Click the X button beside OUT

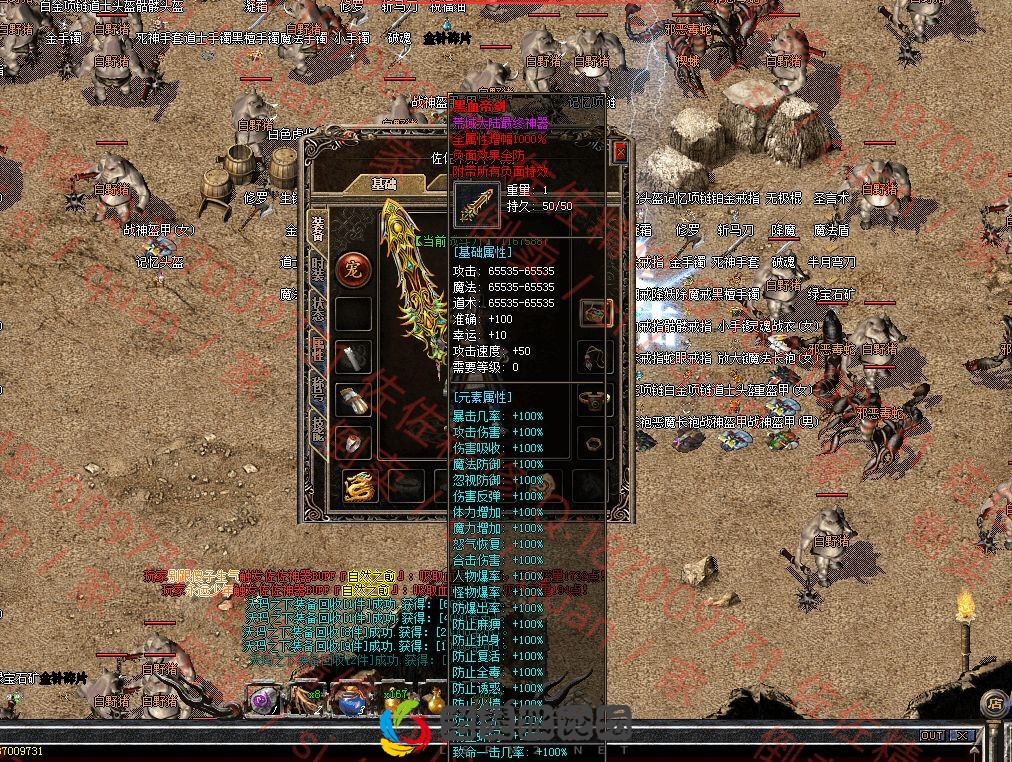click(x=961, y=736)
